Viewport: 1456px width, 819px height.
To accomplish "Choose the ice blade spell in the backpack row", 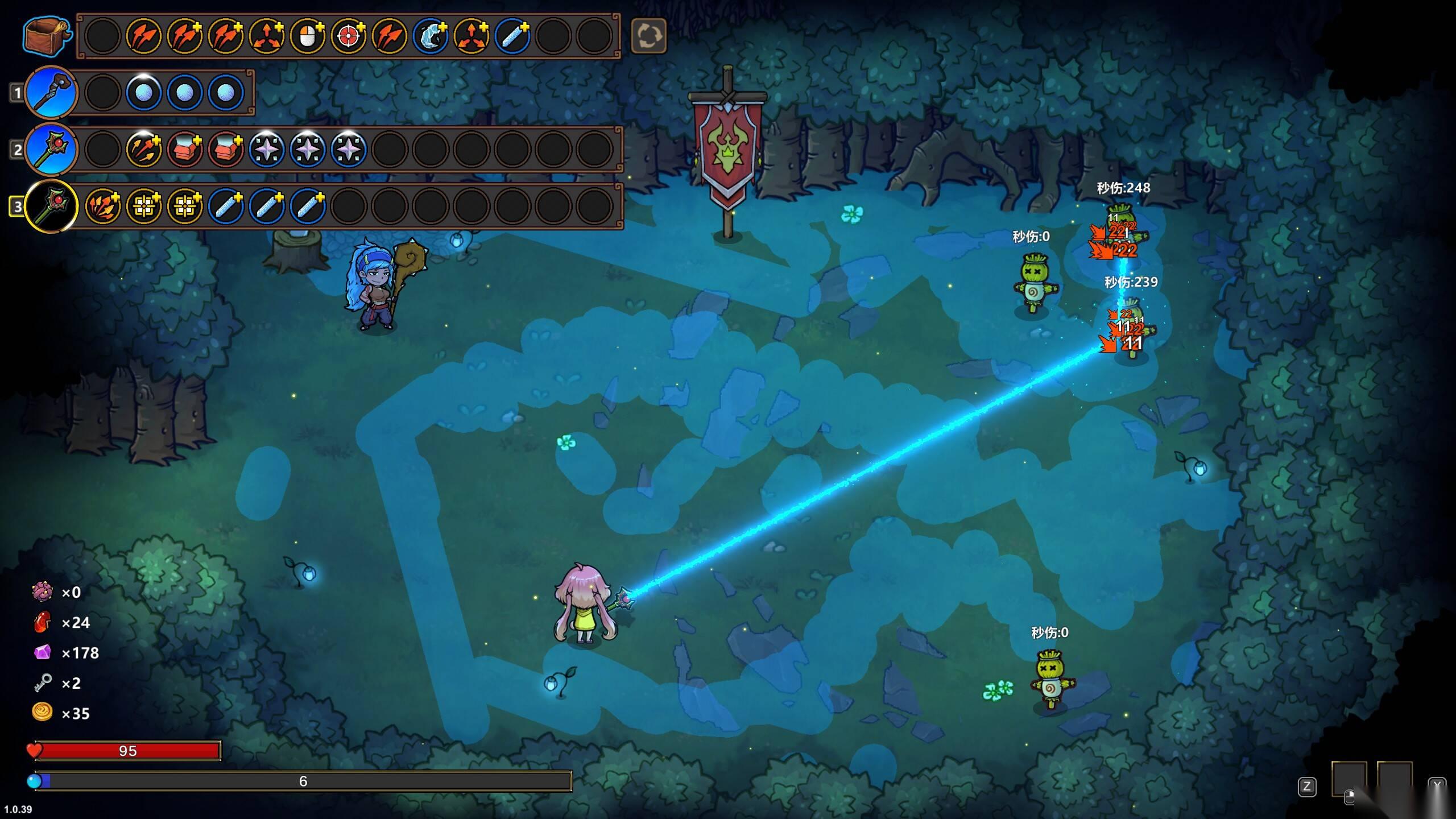I will (x=512, y=36).
